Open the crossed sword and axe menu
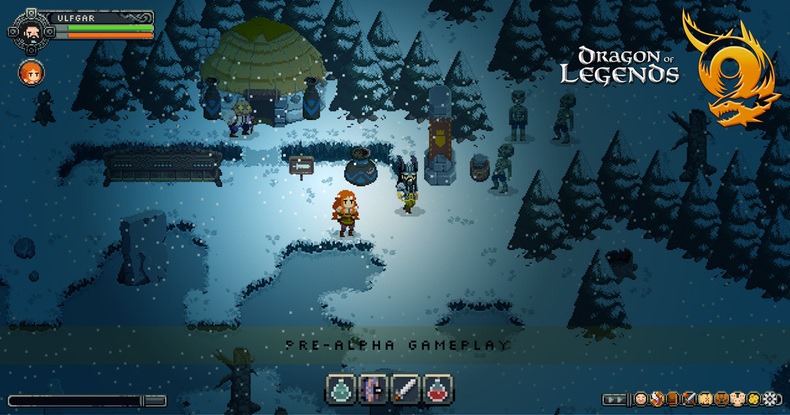Screen dimensions: 790x415 (689, 399)
